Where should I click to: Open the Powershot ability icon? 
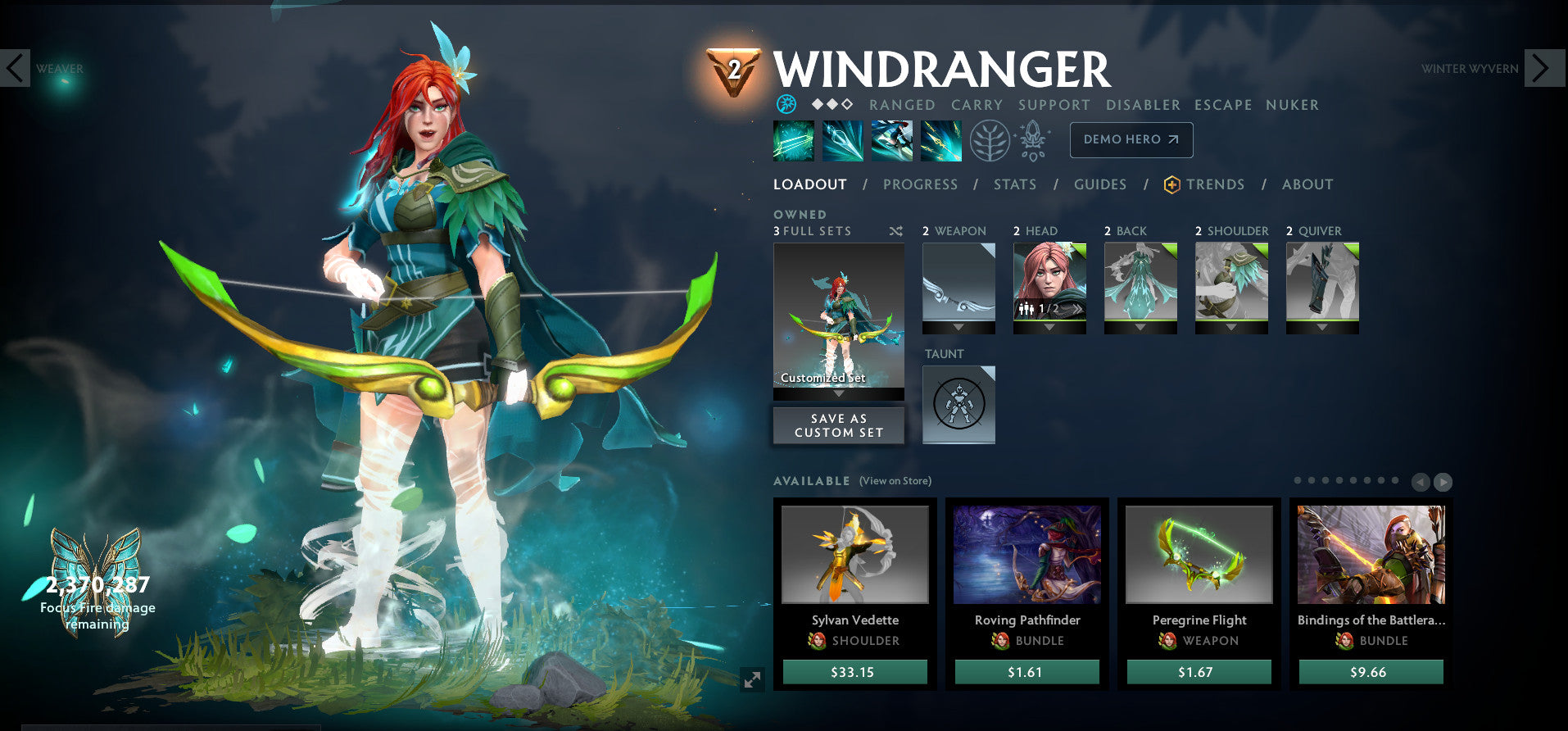pos(842,140)
